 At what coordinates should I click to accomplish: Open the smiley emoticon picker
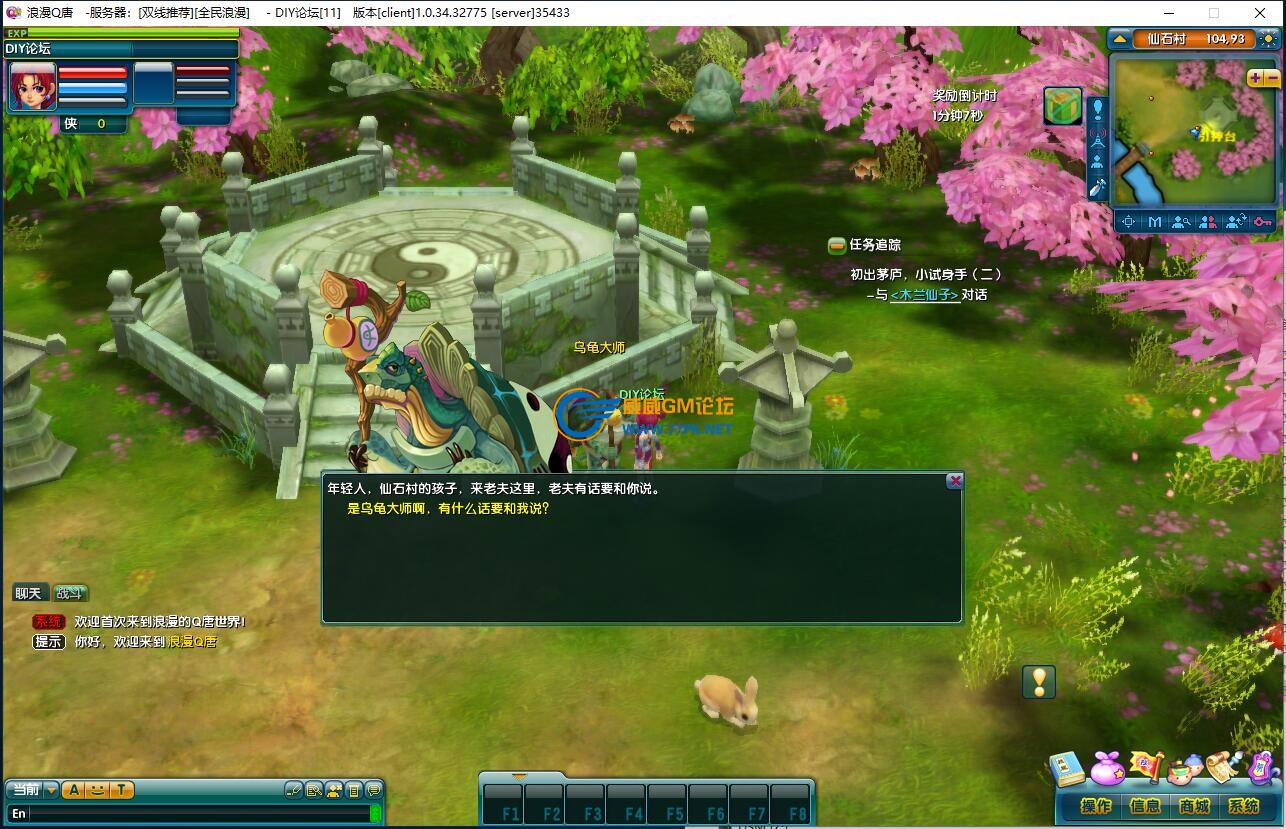click(x=97, y=790)
